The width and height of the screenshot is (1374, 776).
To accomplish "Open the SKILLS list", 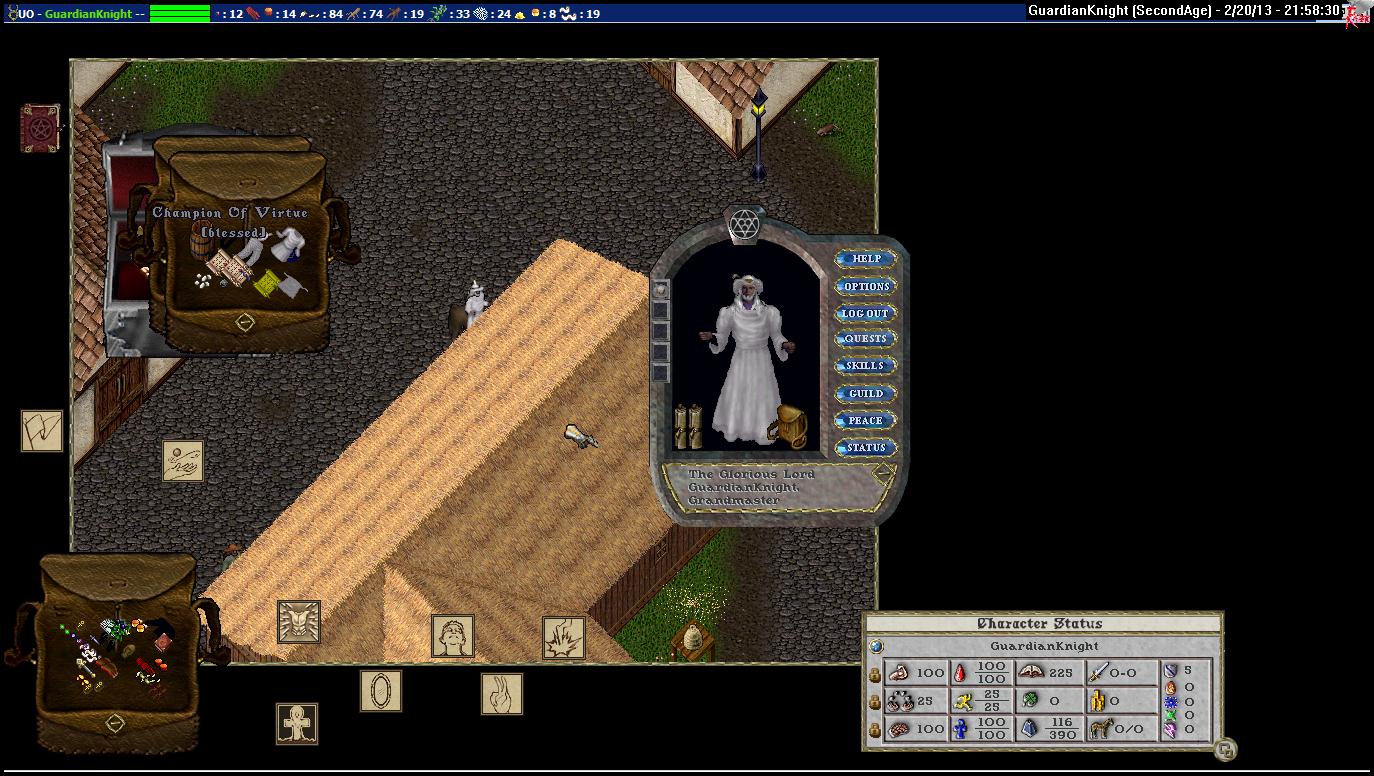I will pos(866,366).
